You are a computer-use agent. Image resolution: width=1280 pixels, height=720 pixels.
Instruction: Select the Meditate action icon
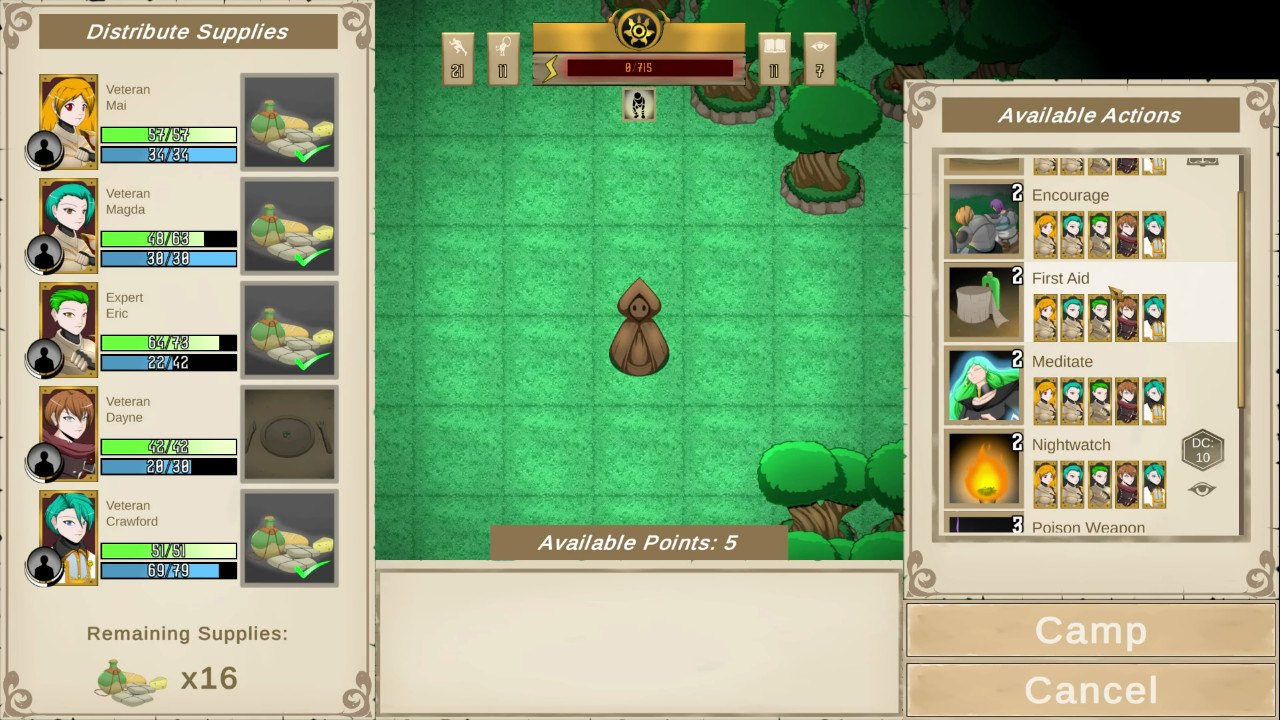(x=982, y=385)
